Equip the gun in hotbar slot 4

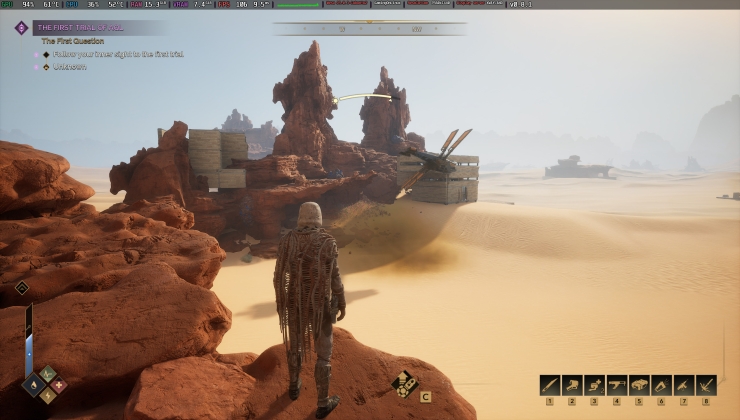click(x=617, y=385)
